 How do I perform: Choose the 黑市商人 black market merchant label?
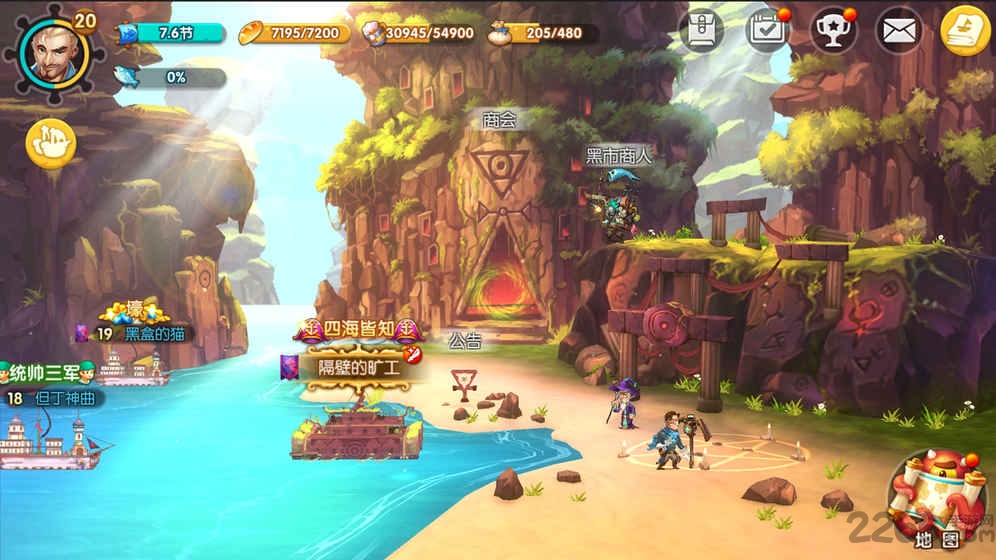pyautogui.click(x=618, y=155)
